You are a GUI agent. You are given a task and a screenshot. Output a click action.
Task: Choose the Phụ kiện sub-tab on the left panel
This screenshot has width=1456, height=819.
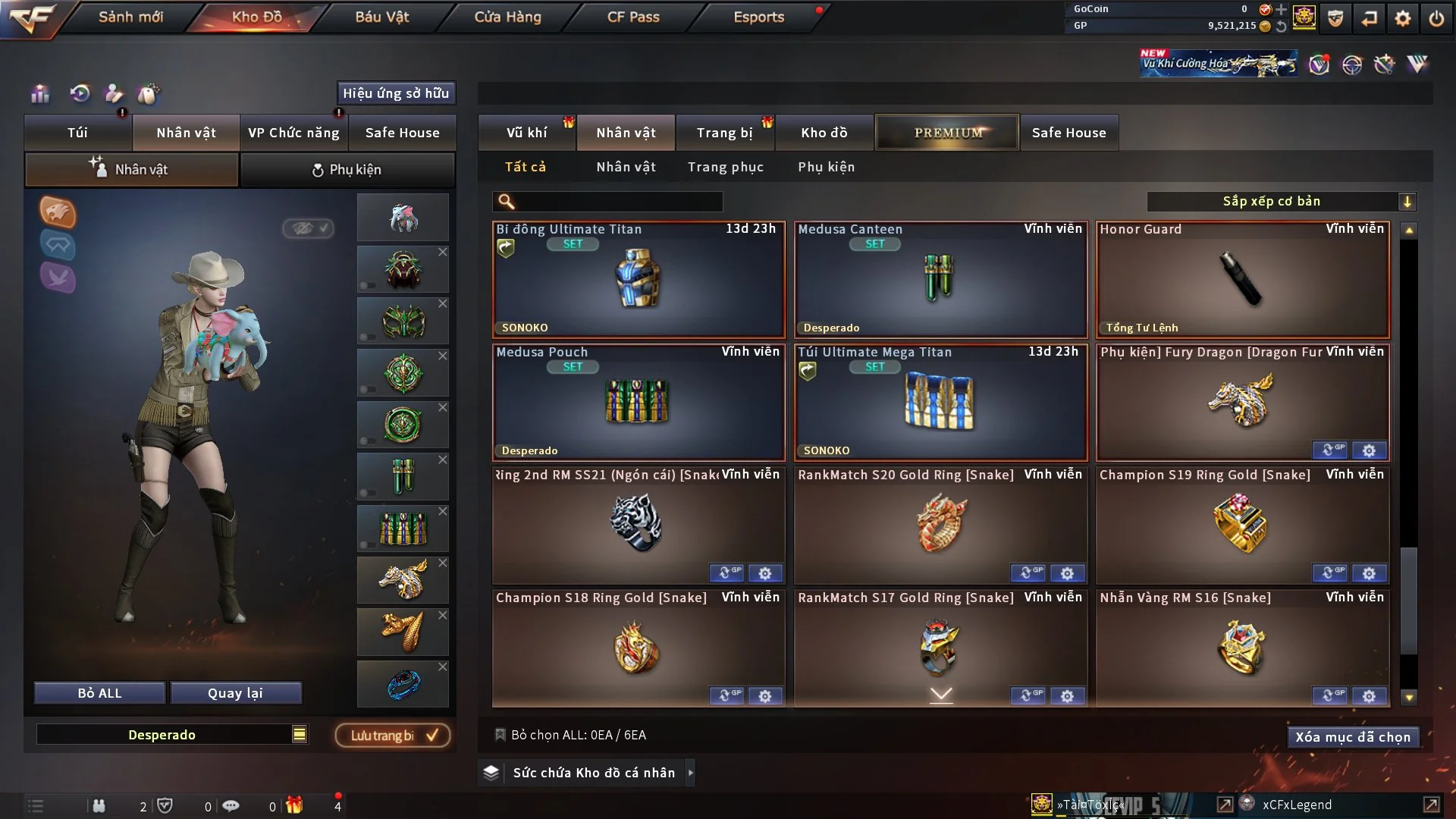tap(347, 170)
